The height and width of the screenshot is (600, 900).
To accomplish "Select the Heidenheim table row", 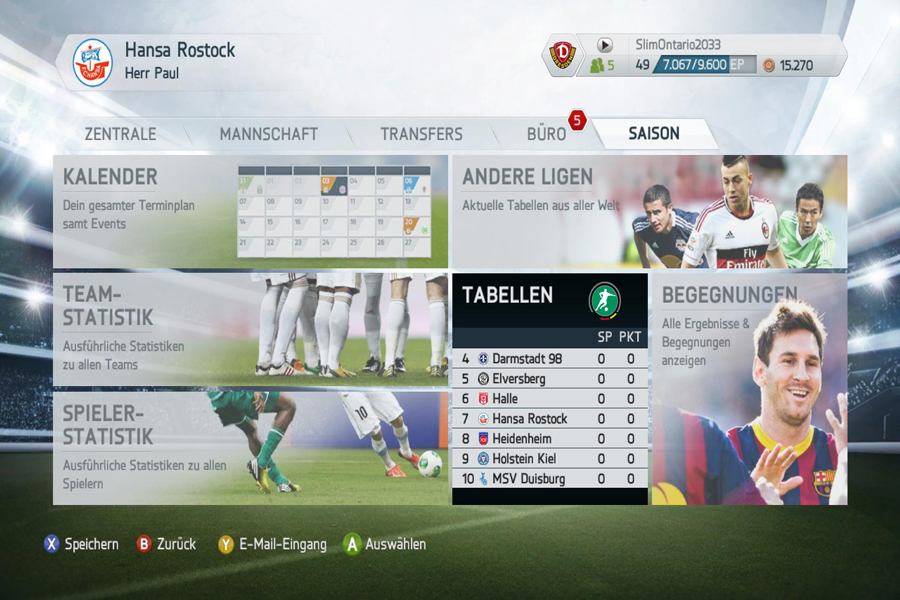I will tap(549, 439).
